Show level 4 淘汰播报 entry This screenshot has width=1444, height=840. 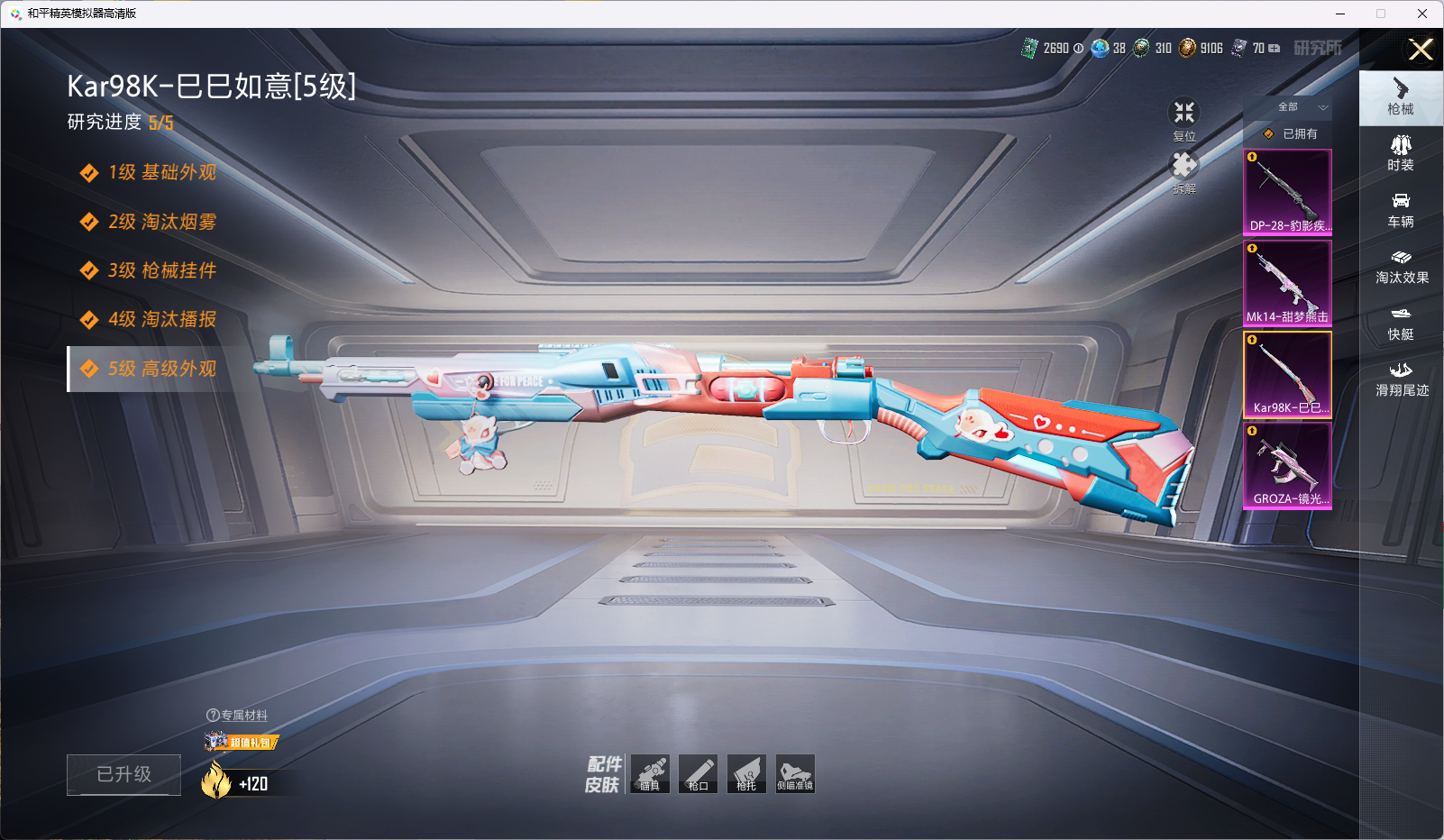pos(162,319)
